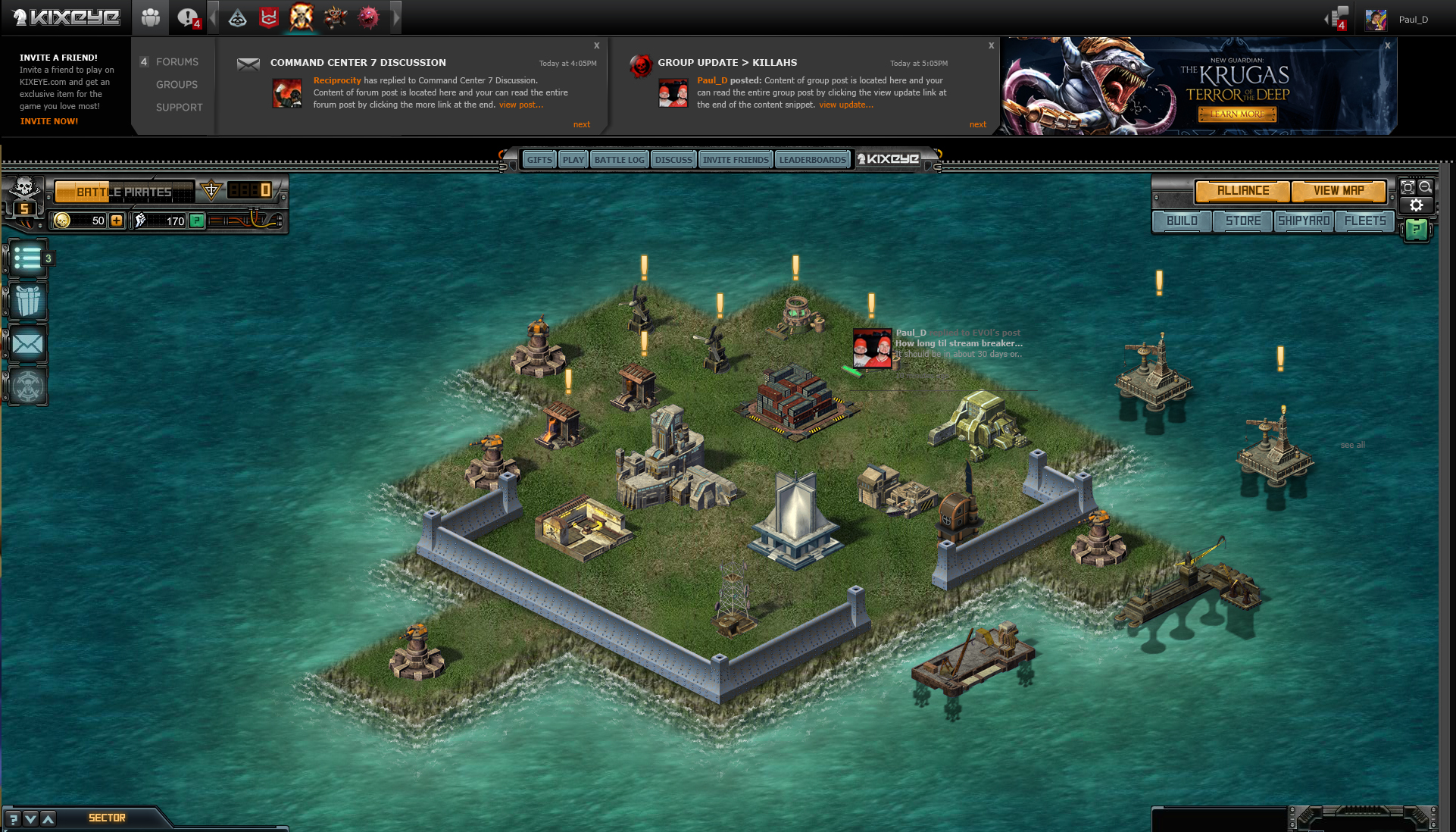
Task: Open the Fleets panel
Action: [x=1365, y=221]
